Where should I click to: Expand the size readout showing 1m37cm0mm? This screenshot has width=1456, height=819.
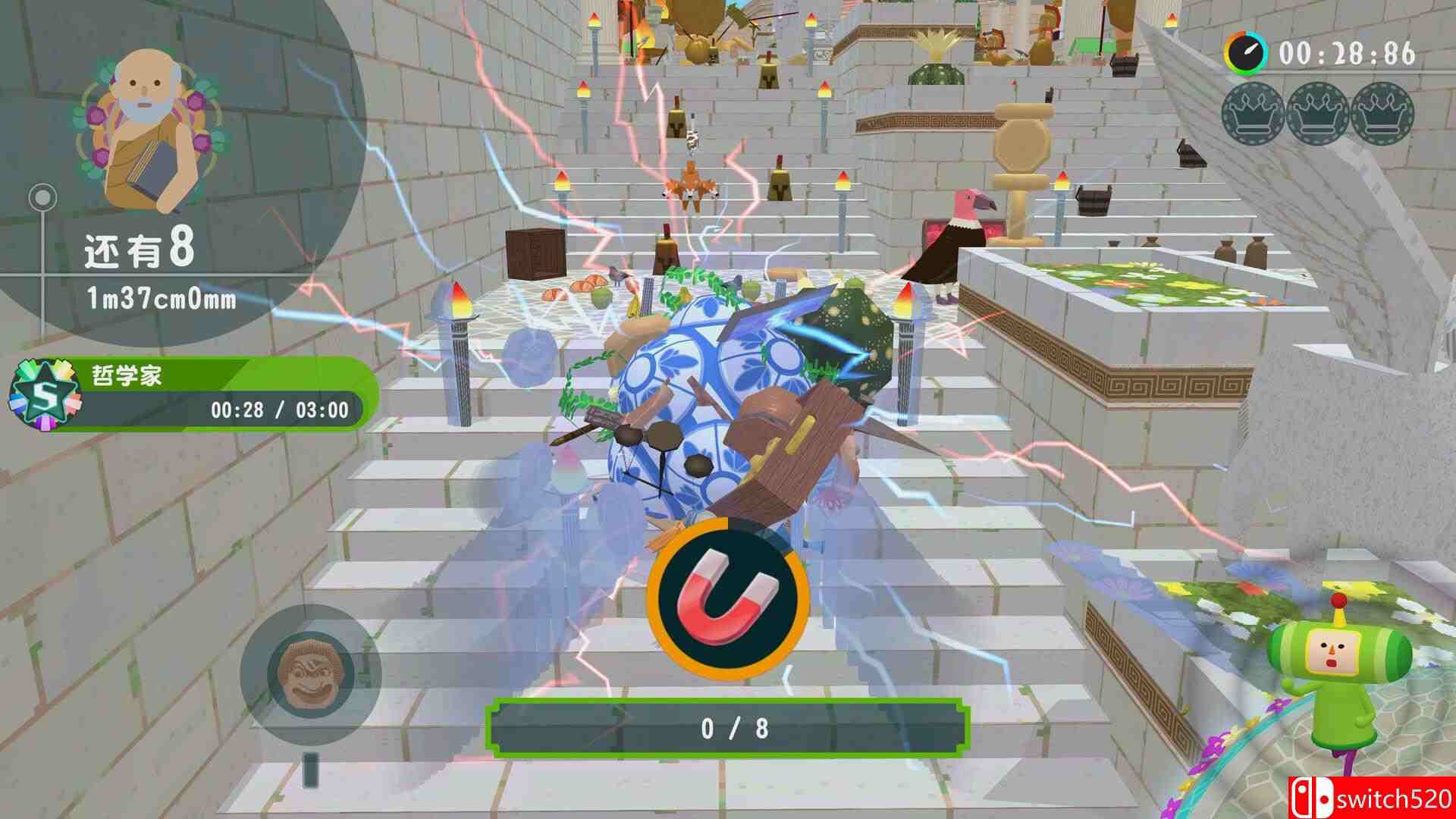pyautogui.click(x=163, y=300)
